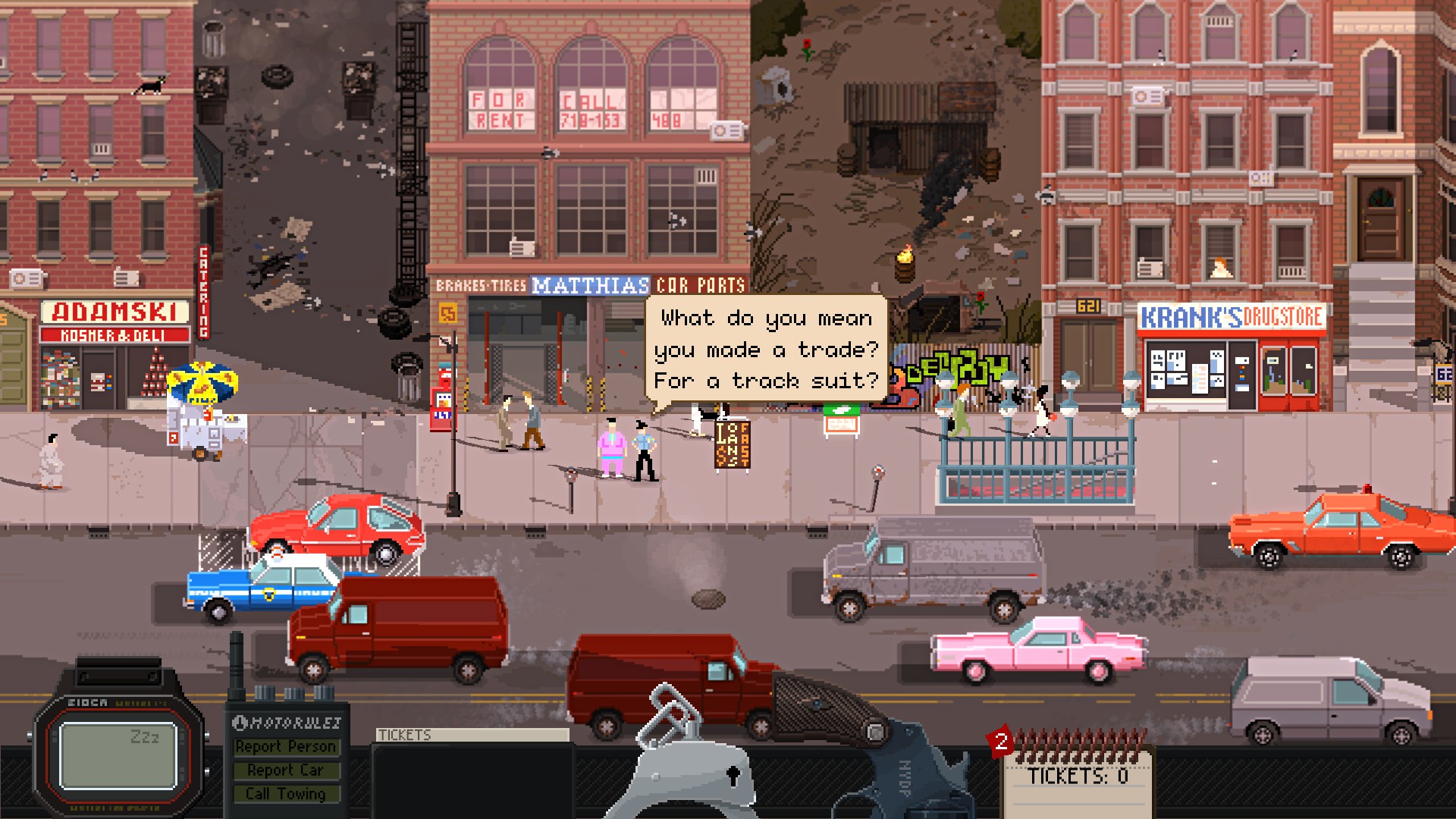Viewport: 1456px width, 819px height.
Task: Select Report Person on the radio
Action: [x=285, y=747]
